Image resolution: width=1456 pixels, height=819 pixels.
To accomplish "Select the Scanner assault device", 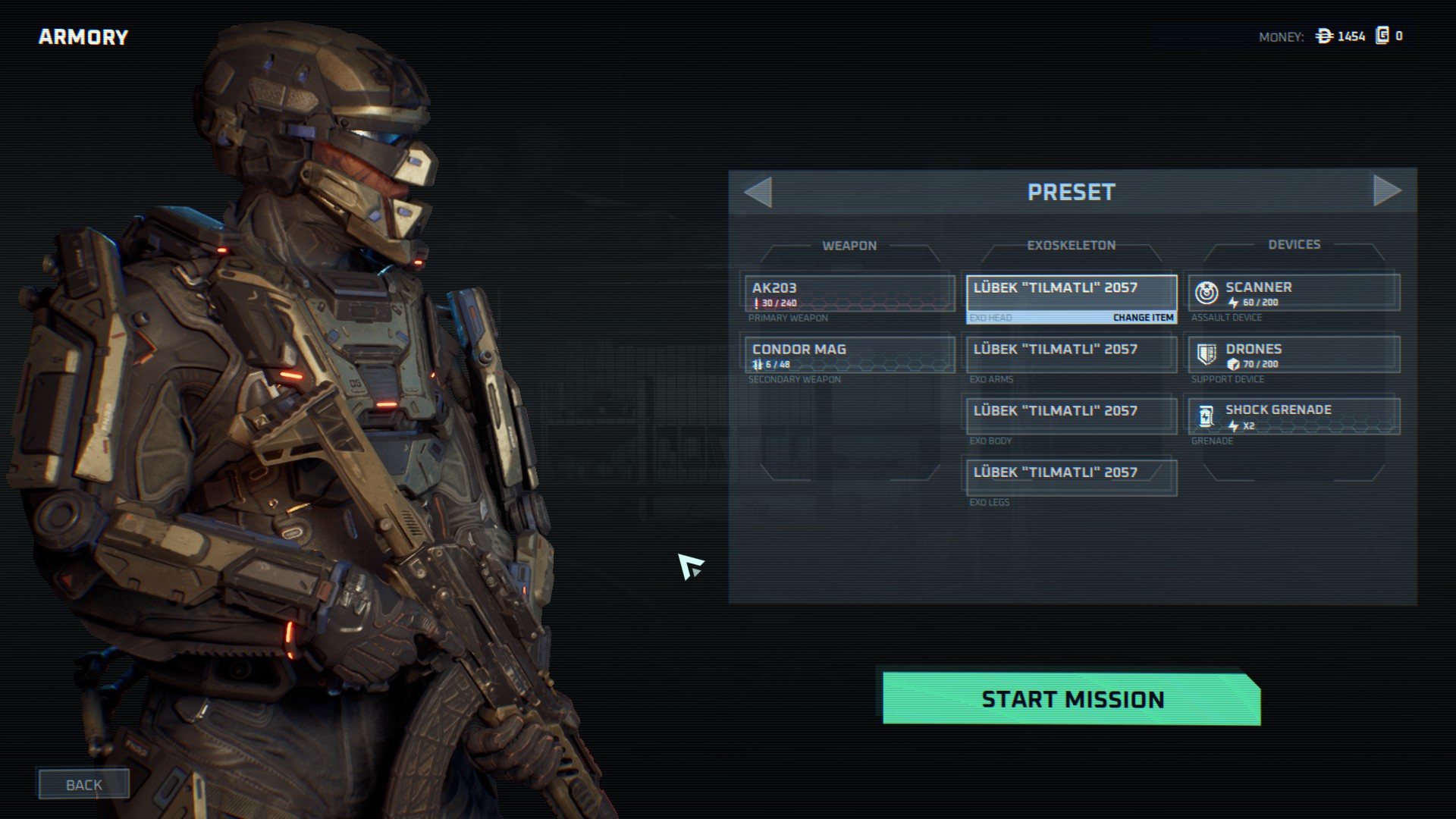I will (1294, 293).
